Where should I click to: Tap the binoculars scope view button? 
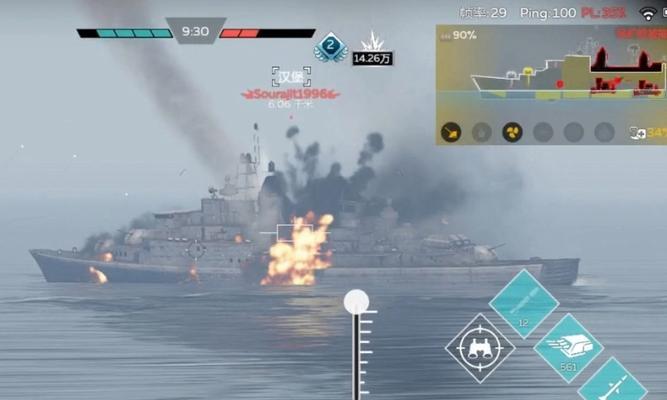click(480, 348)
